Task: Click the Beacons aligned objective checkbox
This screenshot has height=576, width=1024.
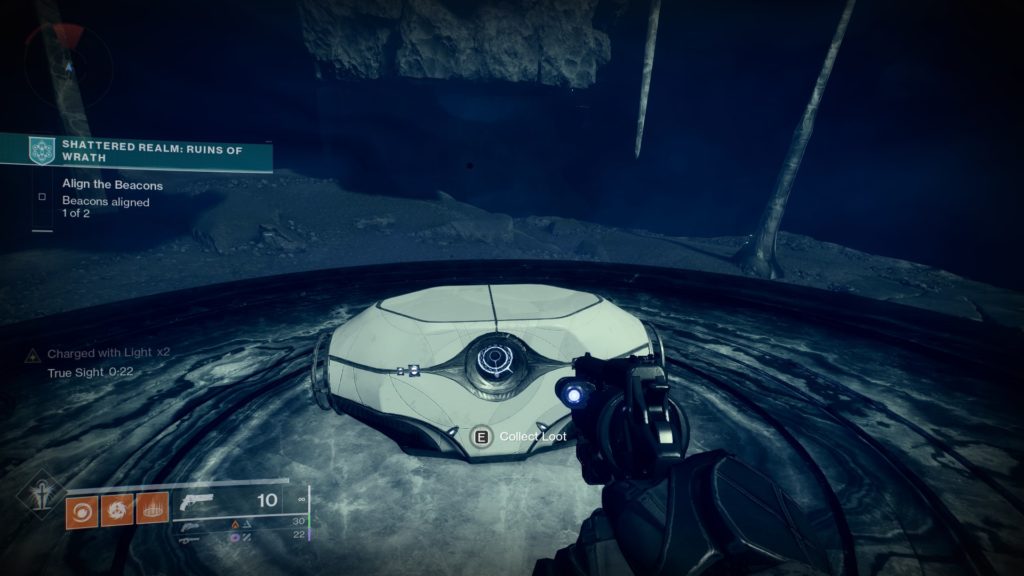Action: [42, 197]
